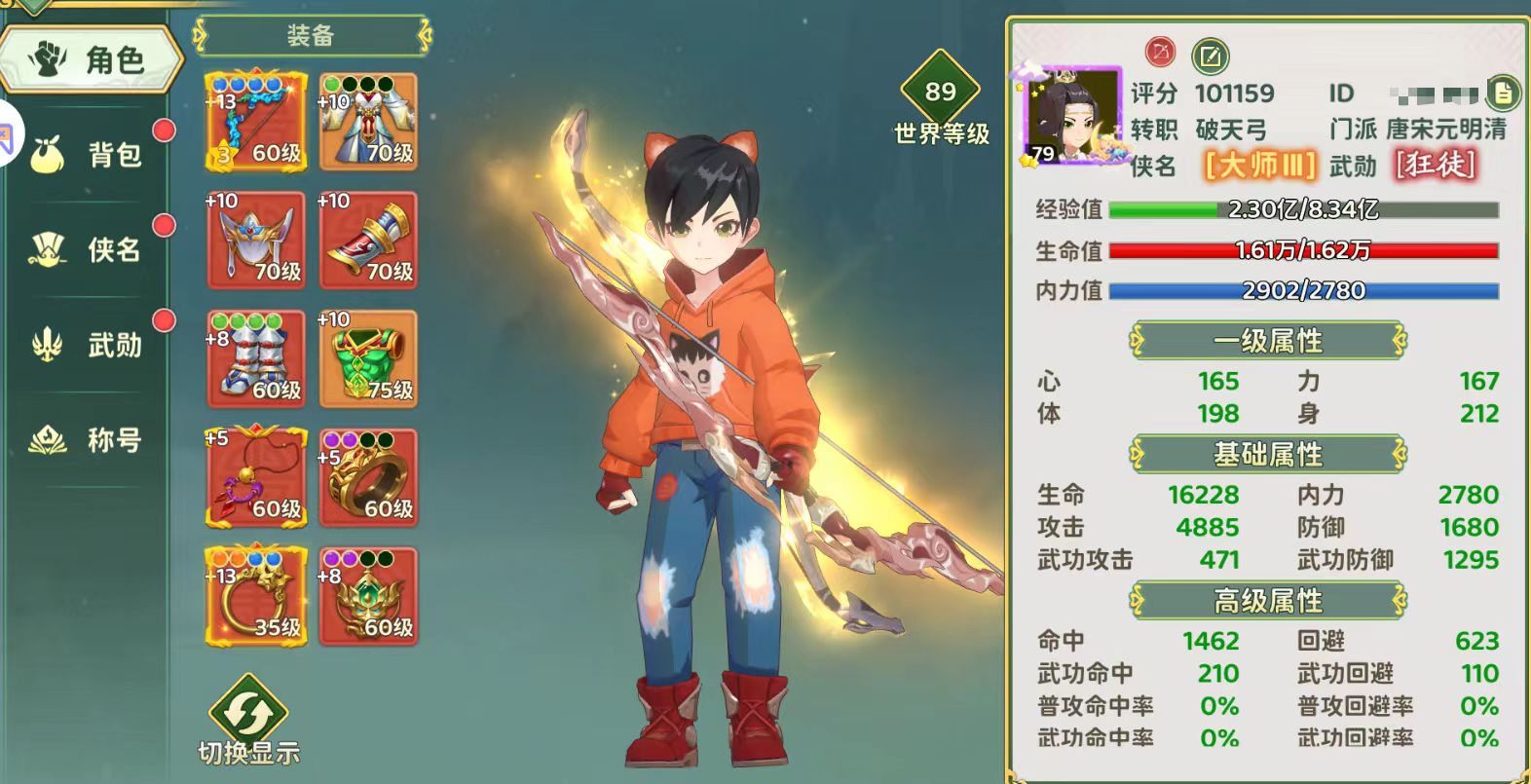Choose the +10 silver helmet slot
The width and height of the screenshot is (1531, 784).
[256, 241]
